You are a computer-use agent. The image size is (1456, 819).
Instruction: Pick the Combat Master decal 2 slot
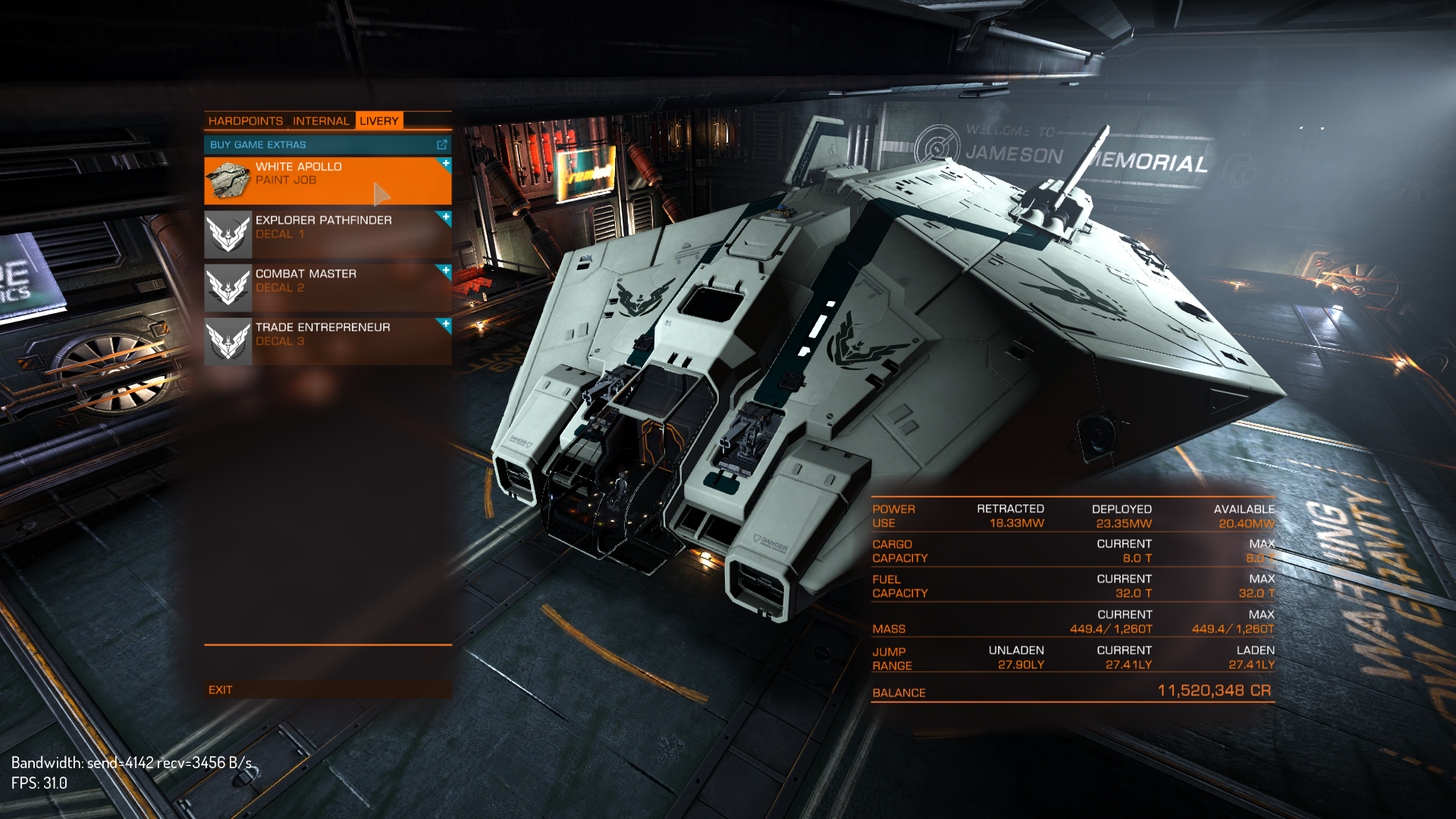pos(328,287)
